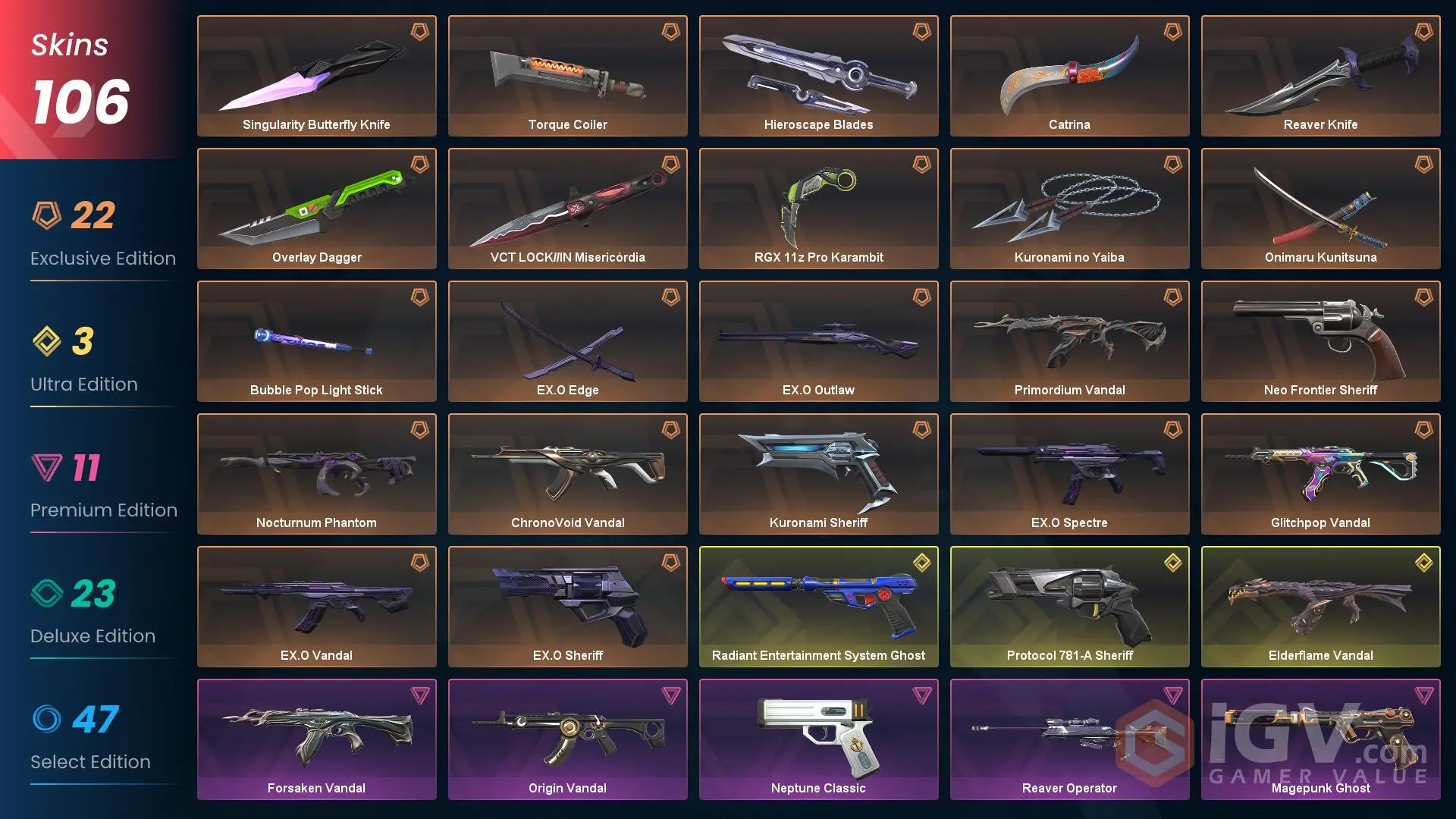Select the Ultra Edition filter icon
This screenshot has width=1456, height=819.
tap(47, 341)
